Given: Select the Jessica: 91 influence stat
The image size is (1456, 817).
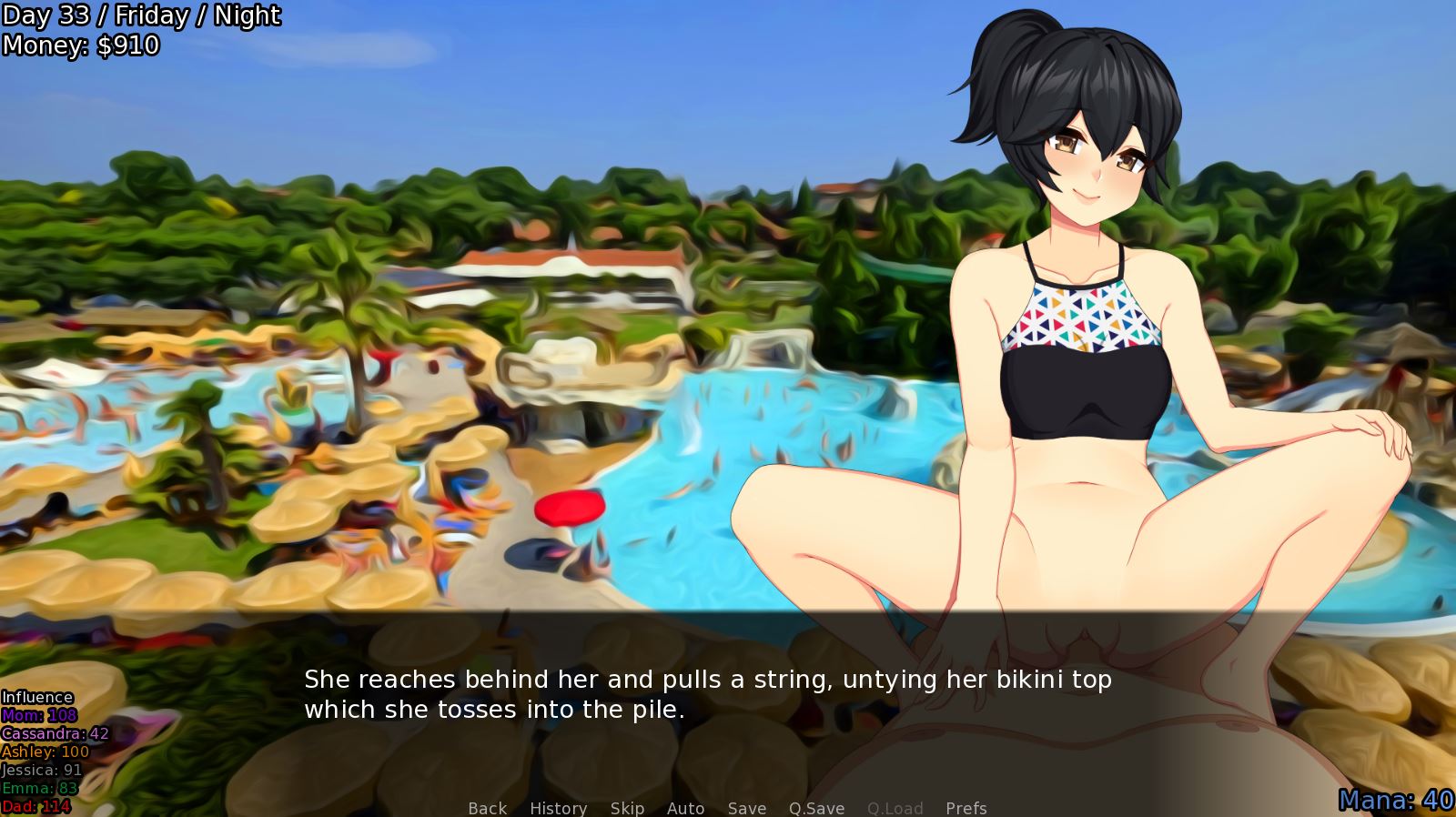Looking at the screenshot, I should (40, 769).
